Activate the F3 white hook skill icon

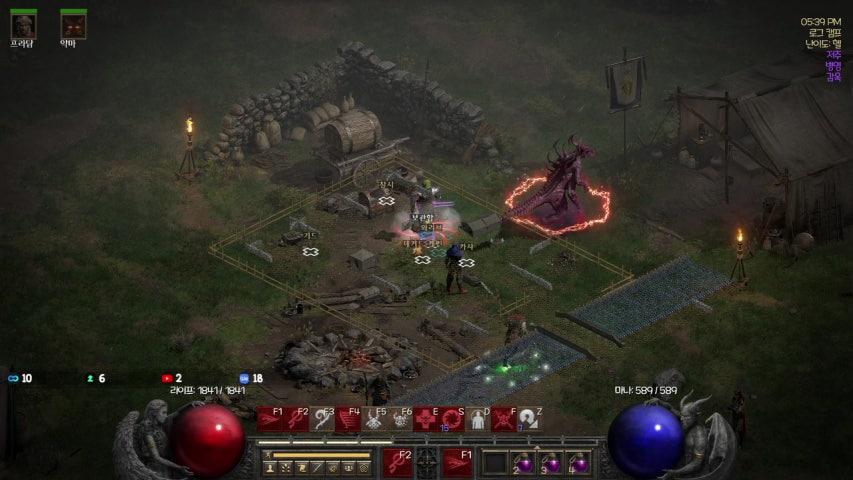click(322, 419)
